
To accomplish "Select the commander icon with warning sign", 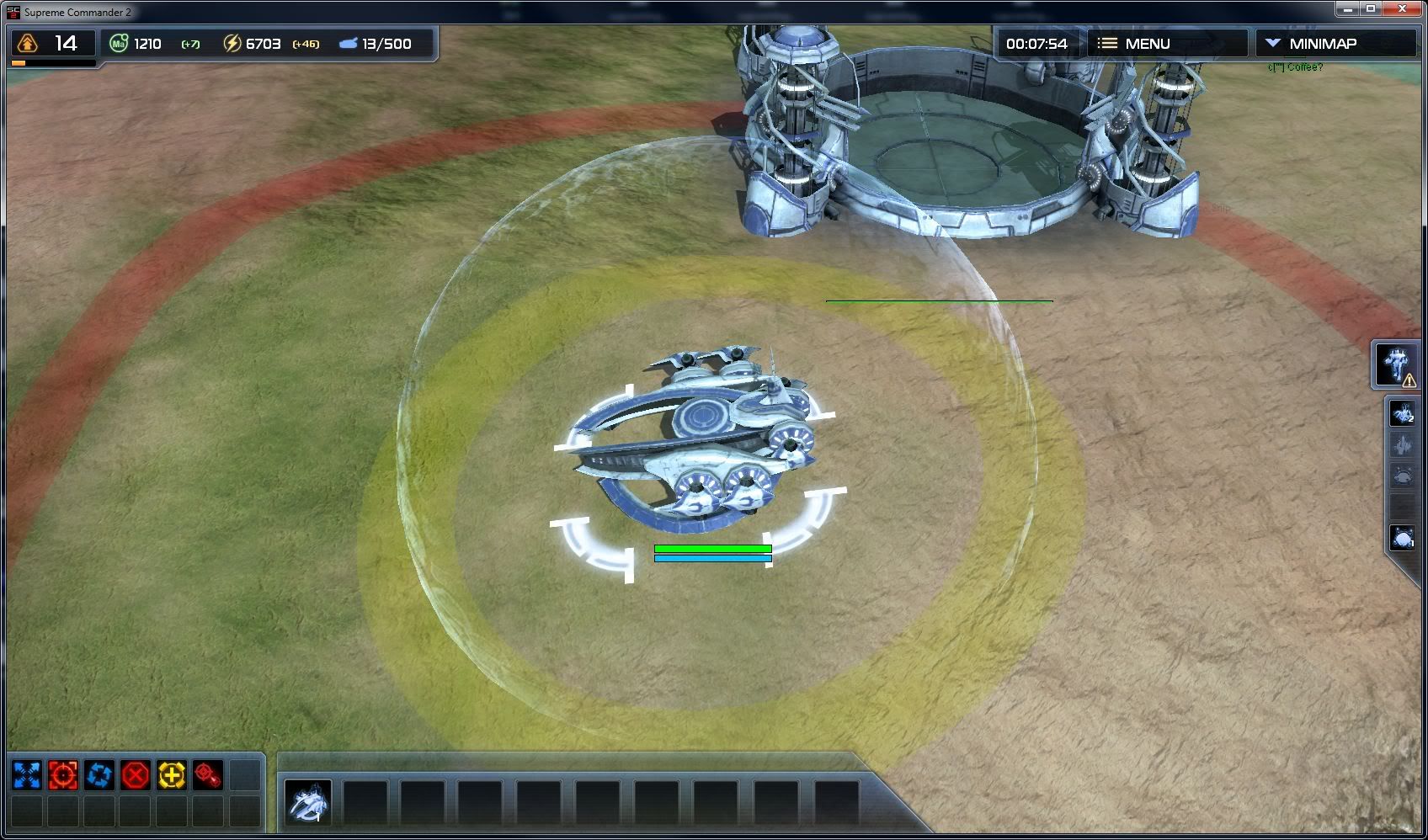I will click(1398, 365).
